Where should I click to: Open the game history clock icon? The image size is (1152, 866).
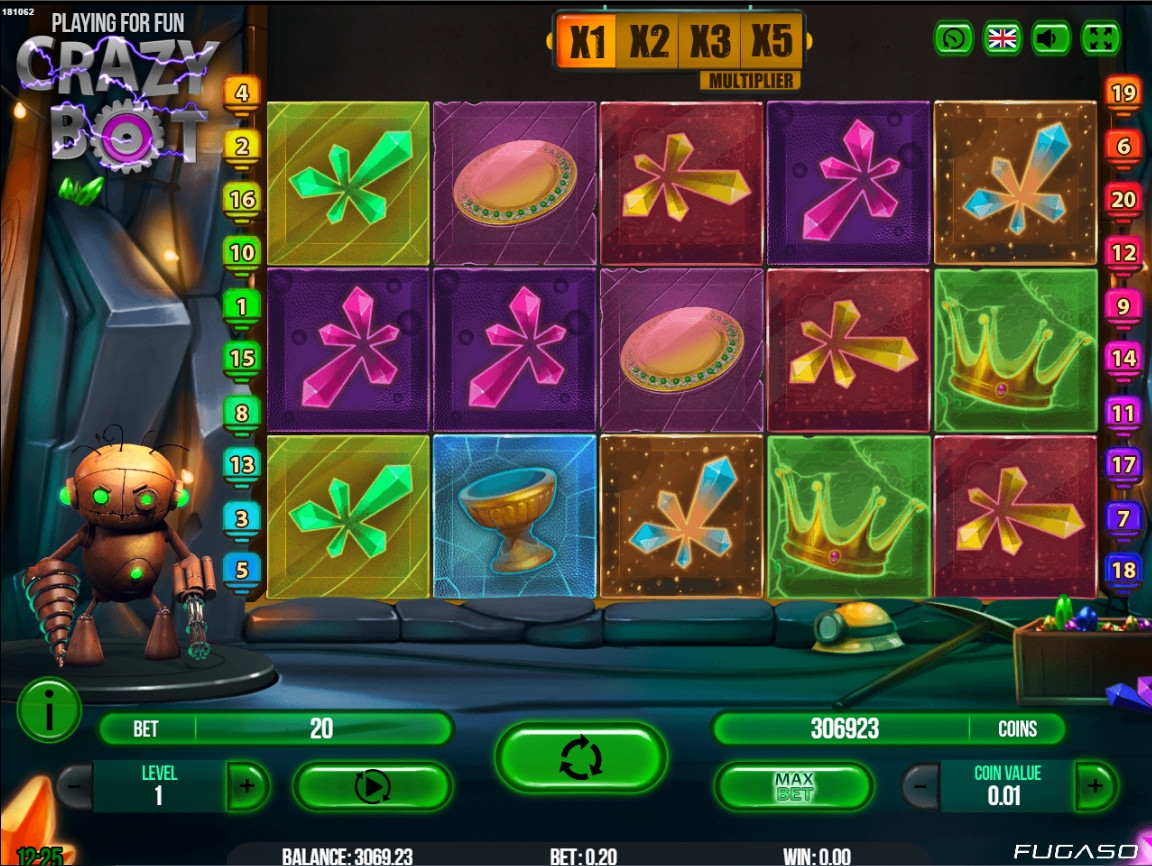coord(953,39)
